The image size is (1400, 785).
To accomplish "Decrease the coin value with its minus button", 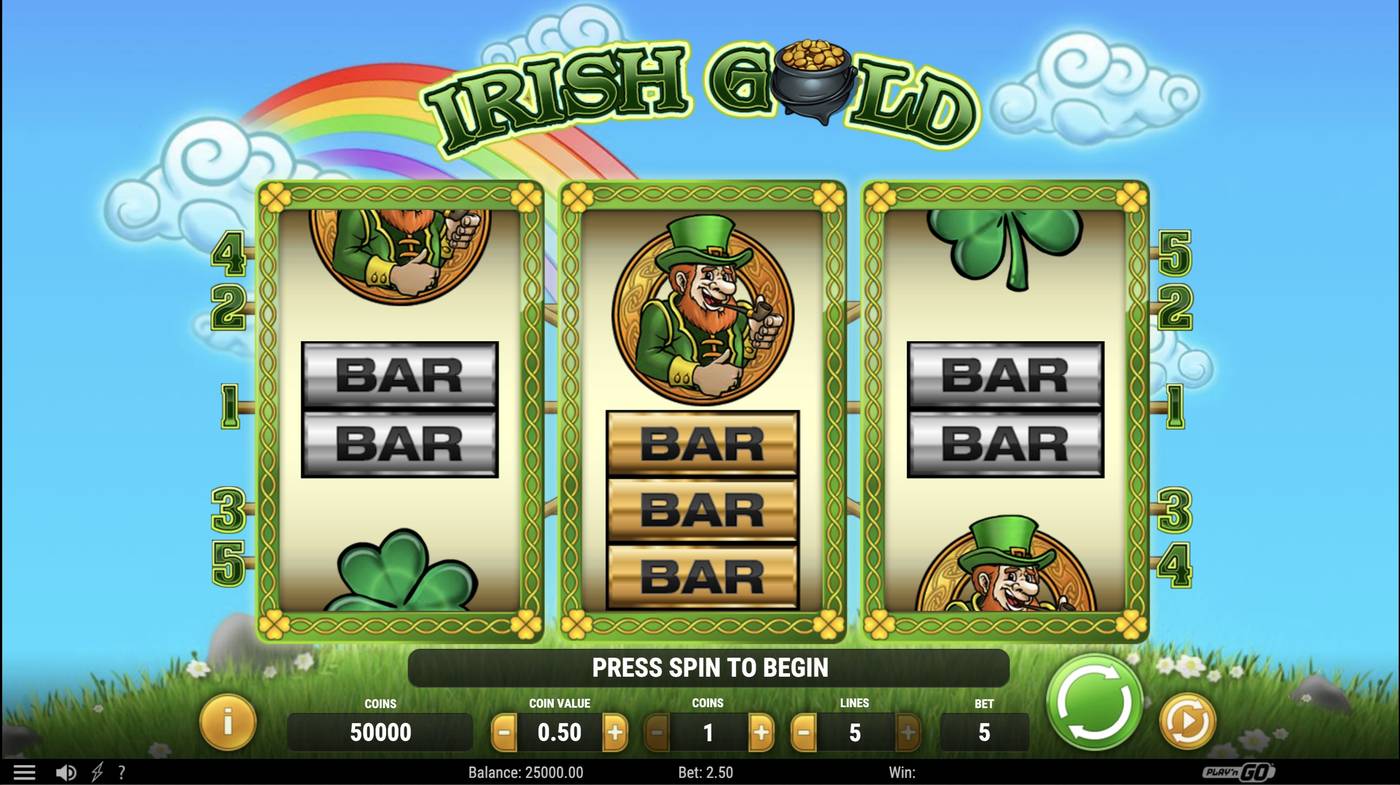I will pyautogui.click(x=503, y=732).
